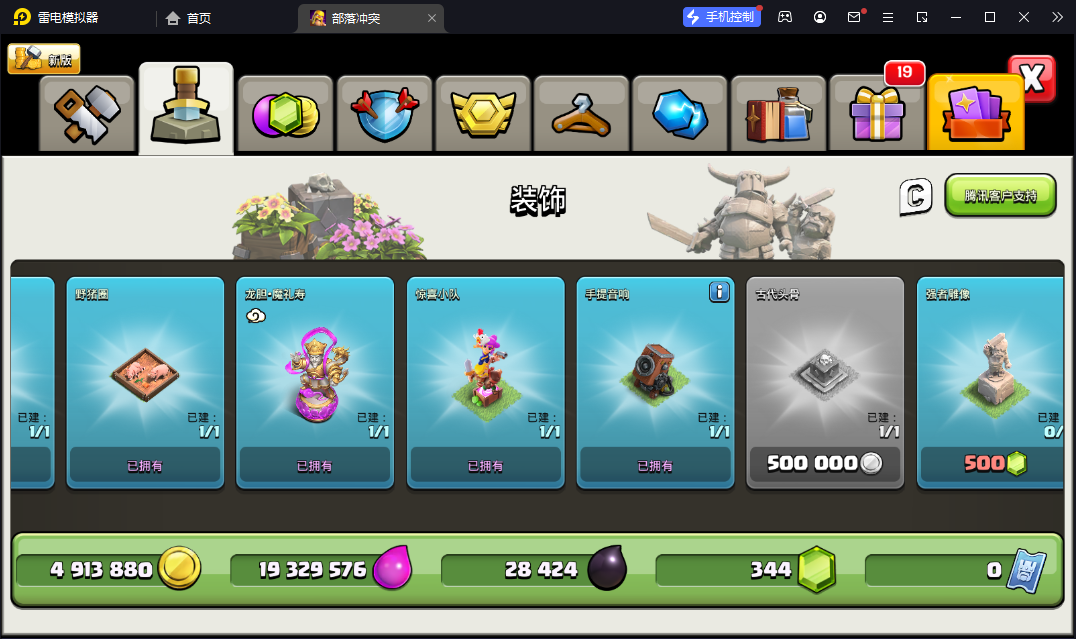Open the 手机控制 phone control button
This screenshot has width=1076, height=639.
pyautogui.click(x=722, y=17)
